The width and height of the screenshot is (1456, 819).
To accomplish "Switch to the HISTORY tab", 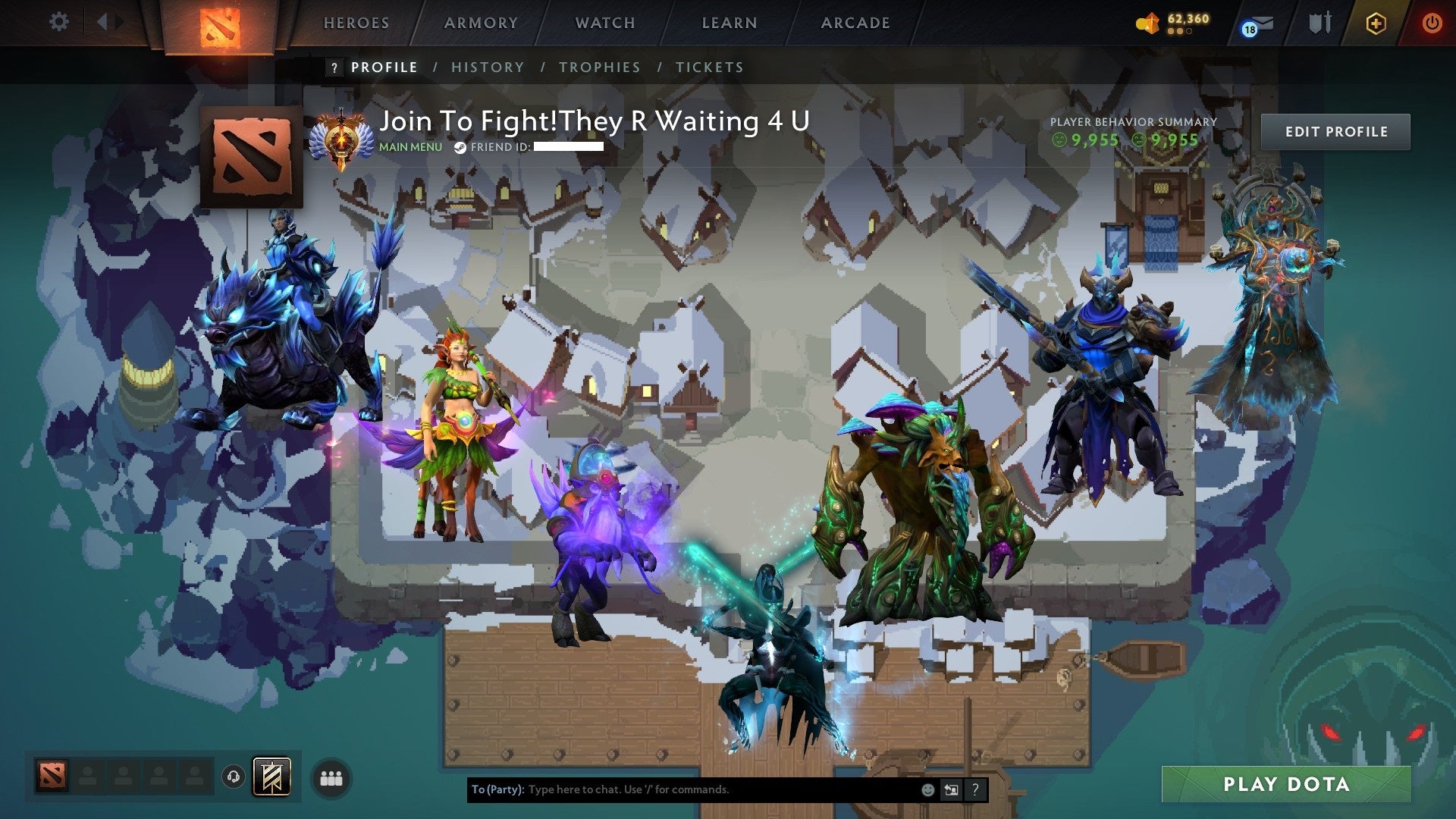I will tap(488, 67).
